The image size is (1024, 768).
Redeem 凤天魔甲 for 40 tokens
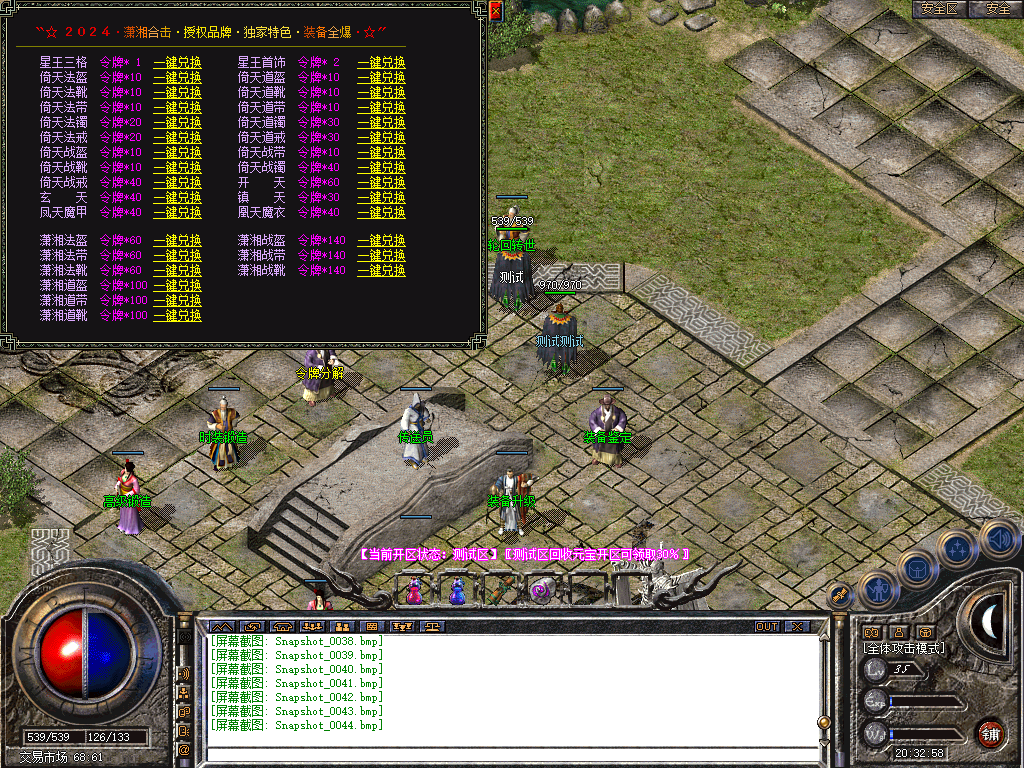tap(177, 213)
